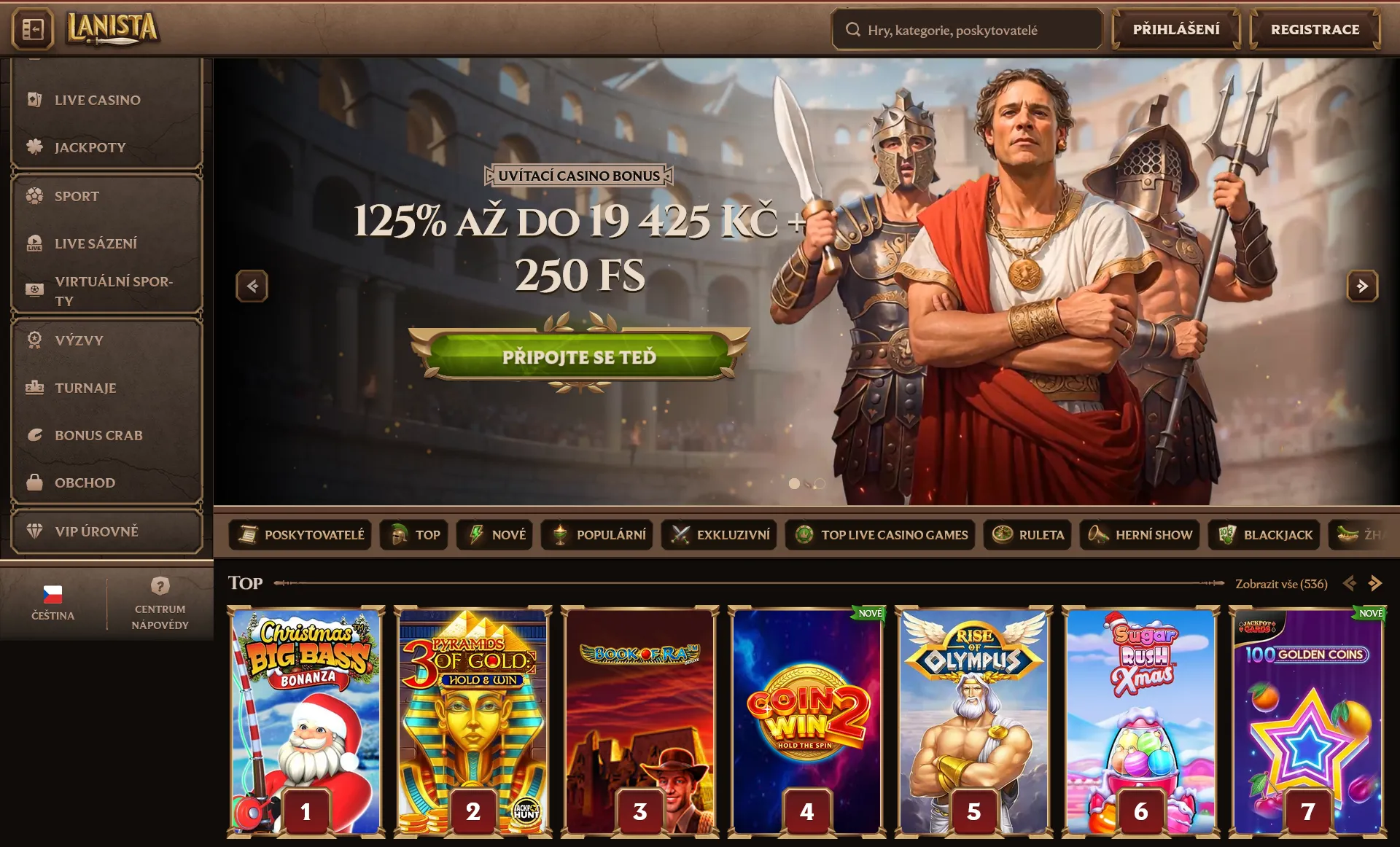This screenshot has width=1400, height=847.
Task: Go to Live sázení
Action: [96, 243]
